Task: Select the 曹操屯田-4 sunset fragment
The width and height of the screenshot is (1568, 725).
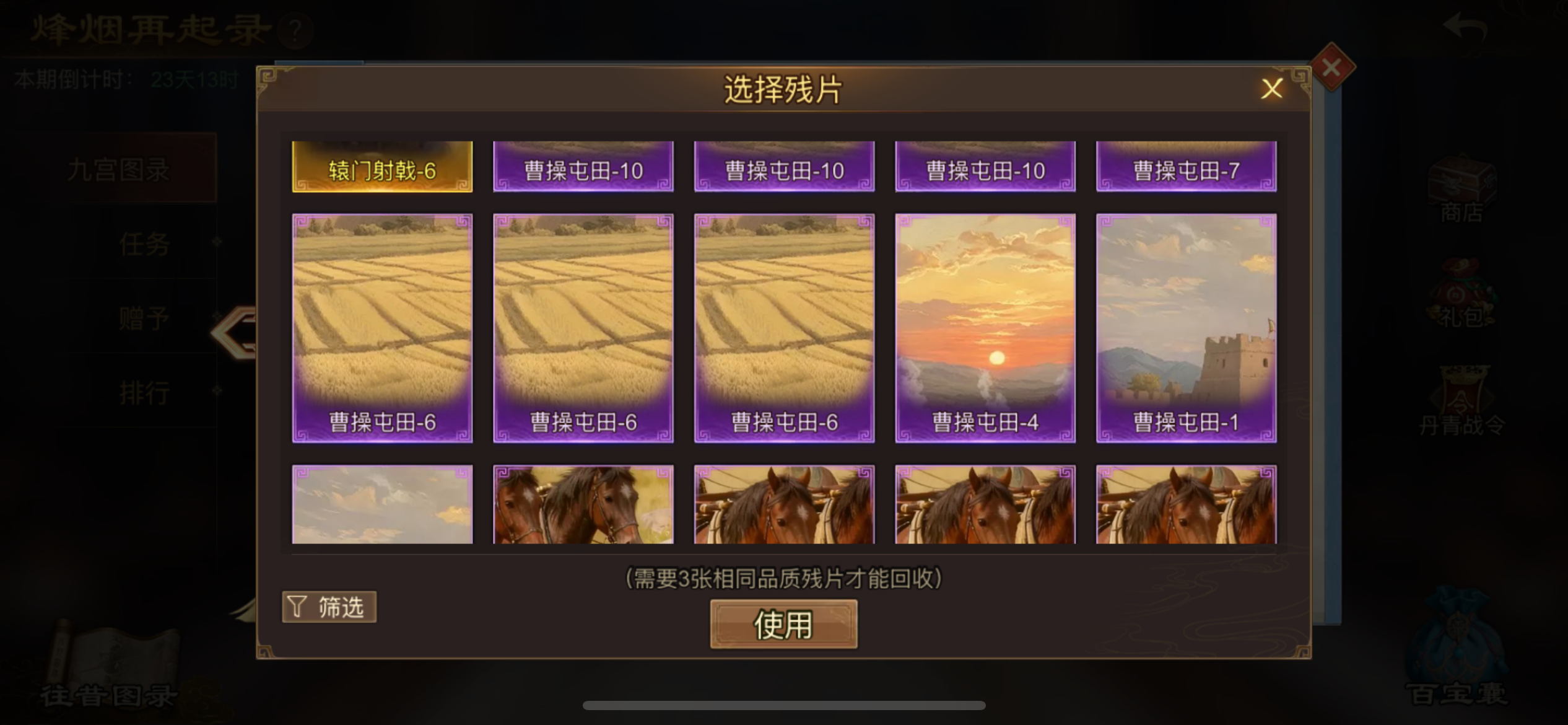Action: coord(985,325)
